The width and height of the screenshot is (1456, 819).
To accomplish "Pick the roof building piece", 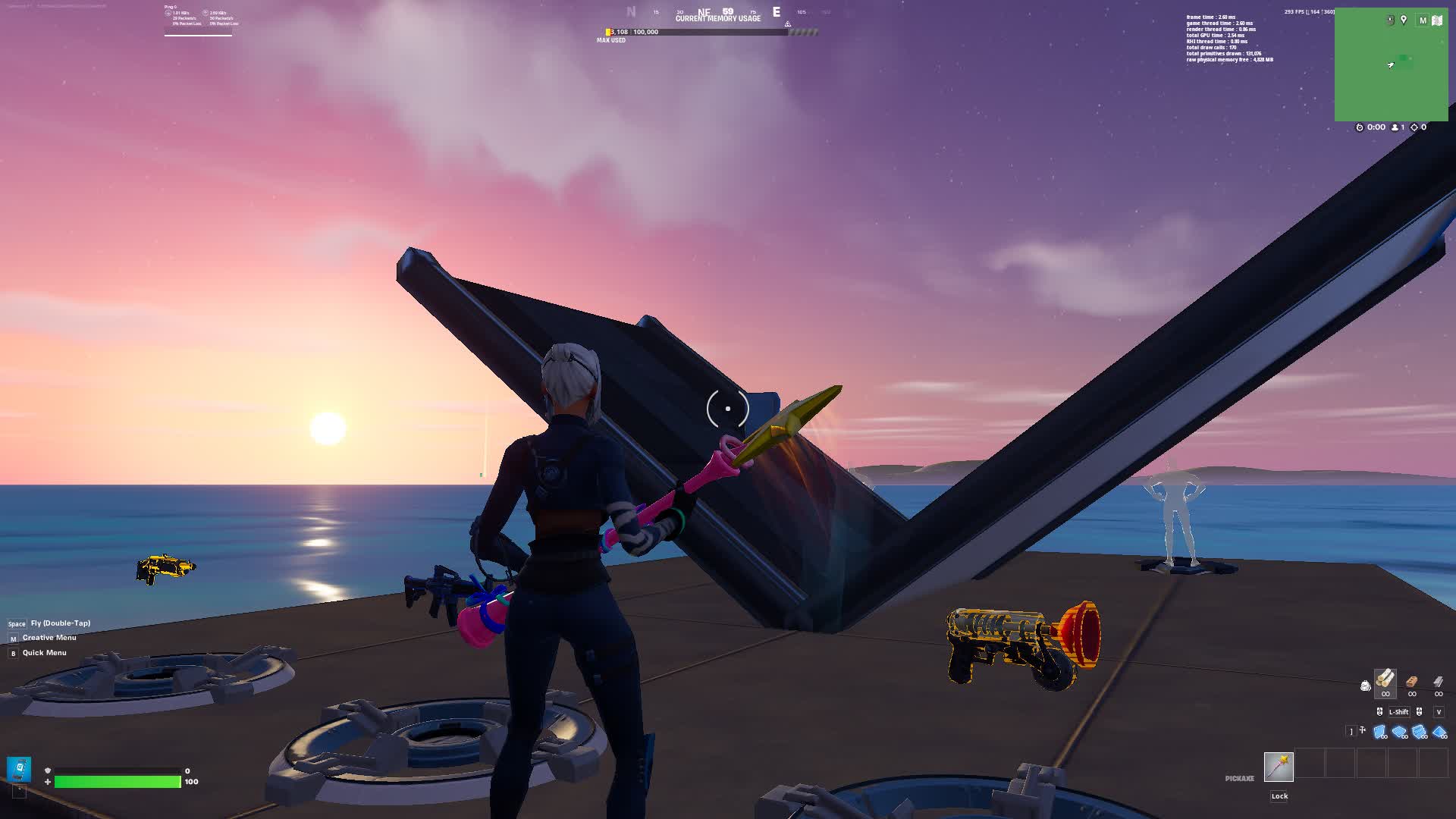I will click(x=1439, y=732).
